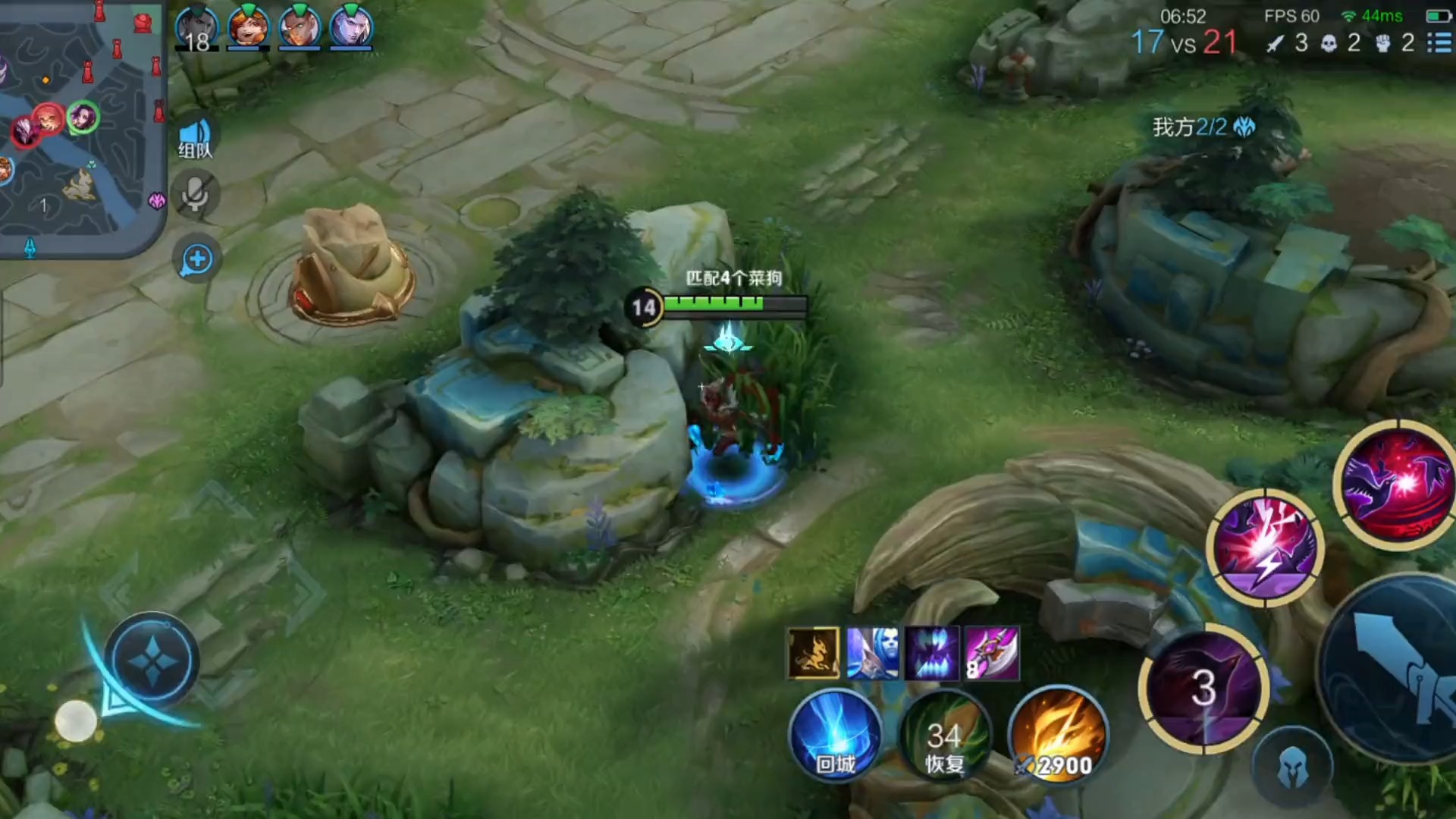Use the first skill showing cooldown 3
Image resolution: width=1456 pixels, height=819 pixels.
coord(1203,689)
